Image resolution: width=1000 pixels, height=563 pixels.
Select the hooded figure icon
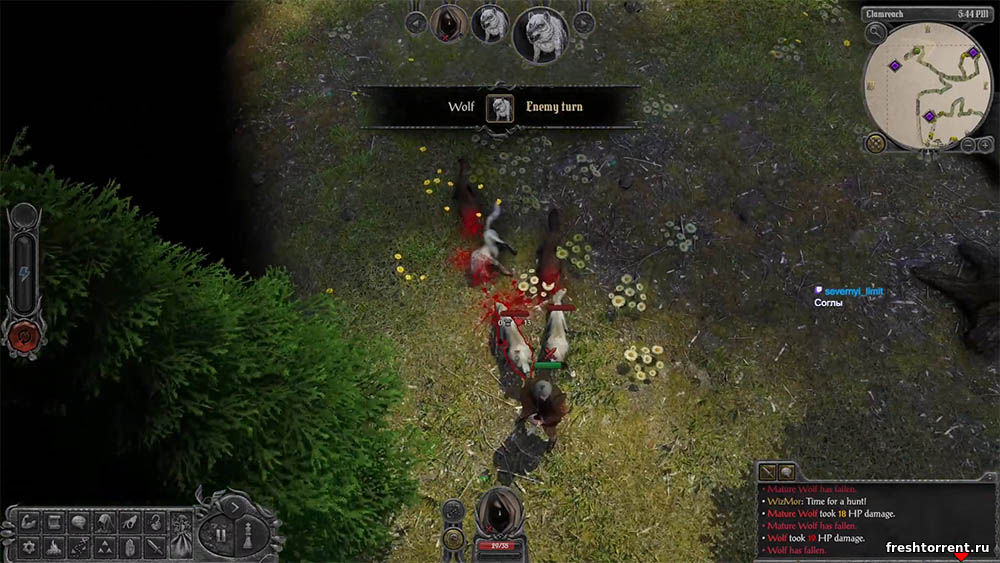(105, 521)
